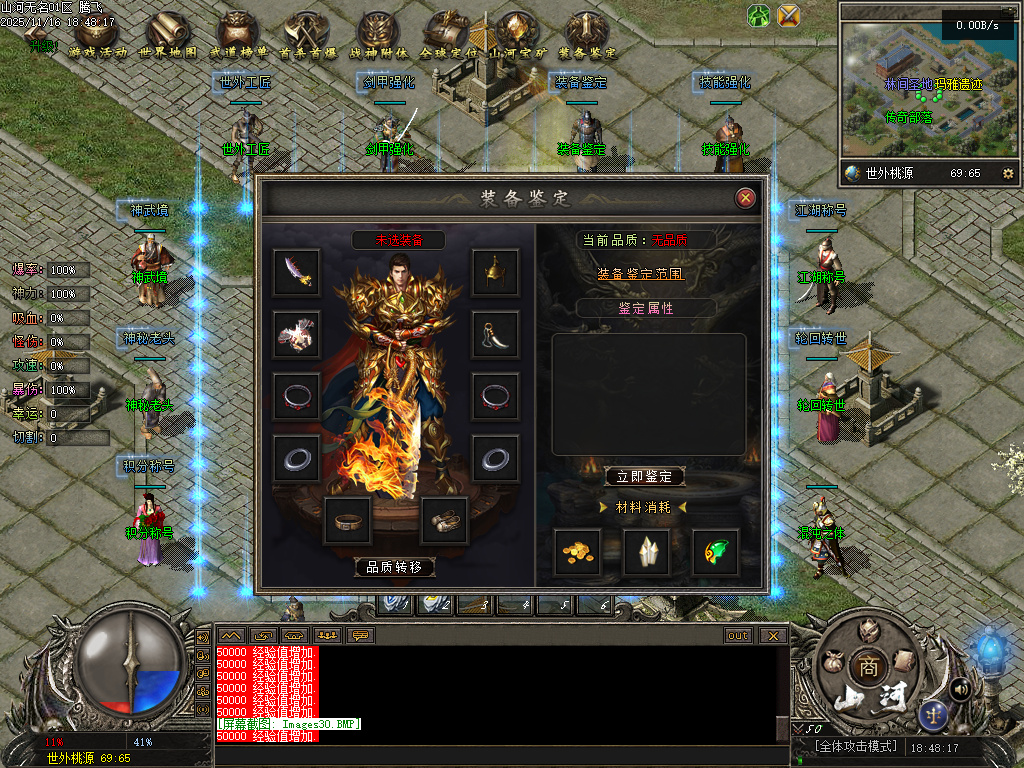
Task: Select the sword weapon slot
Action: [297, 272]
